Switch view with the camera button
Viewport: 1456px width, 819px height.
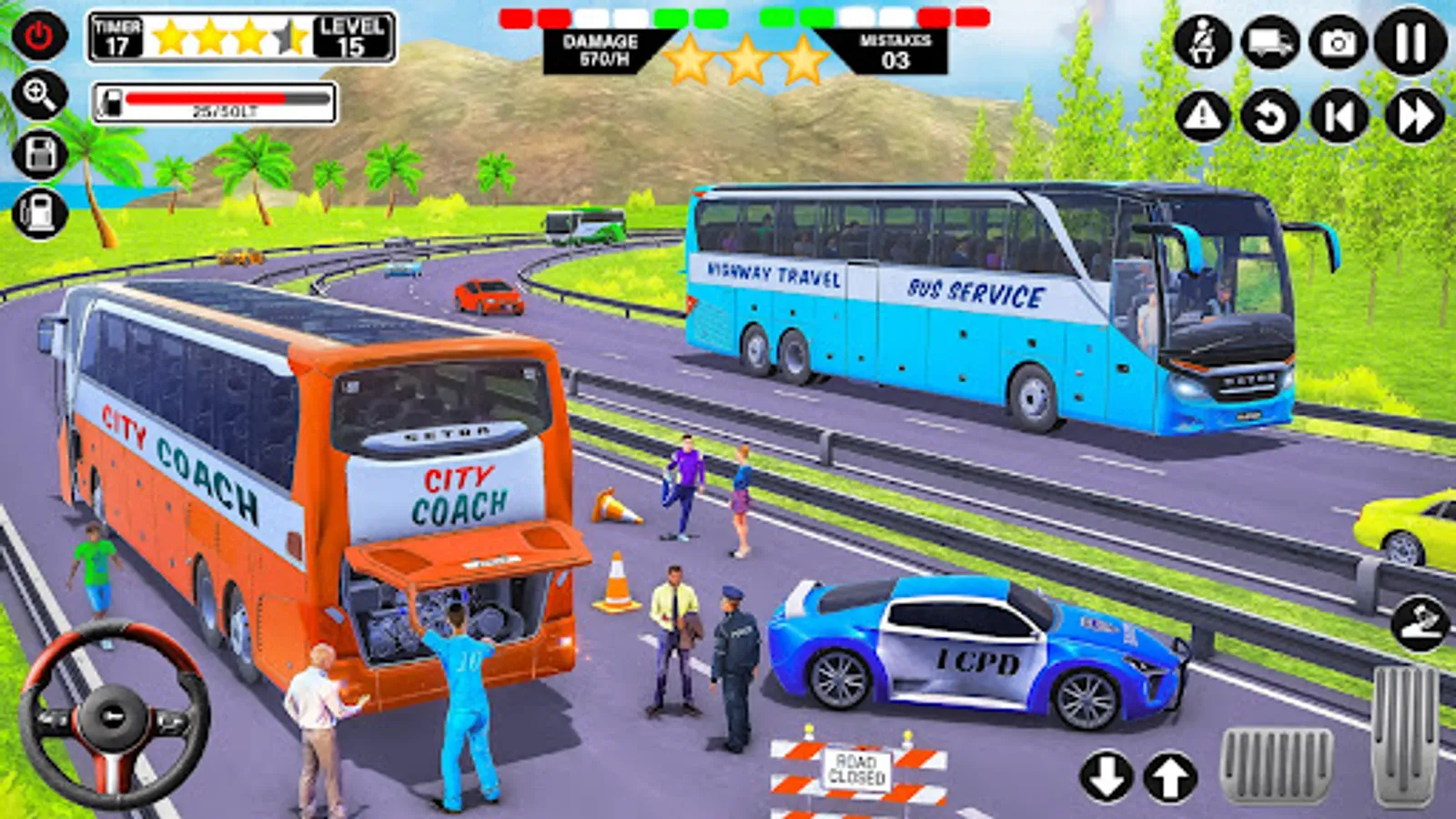(x=1338, y=42)
